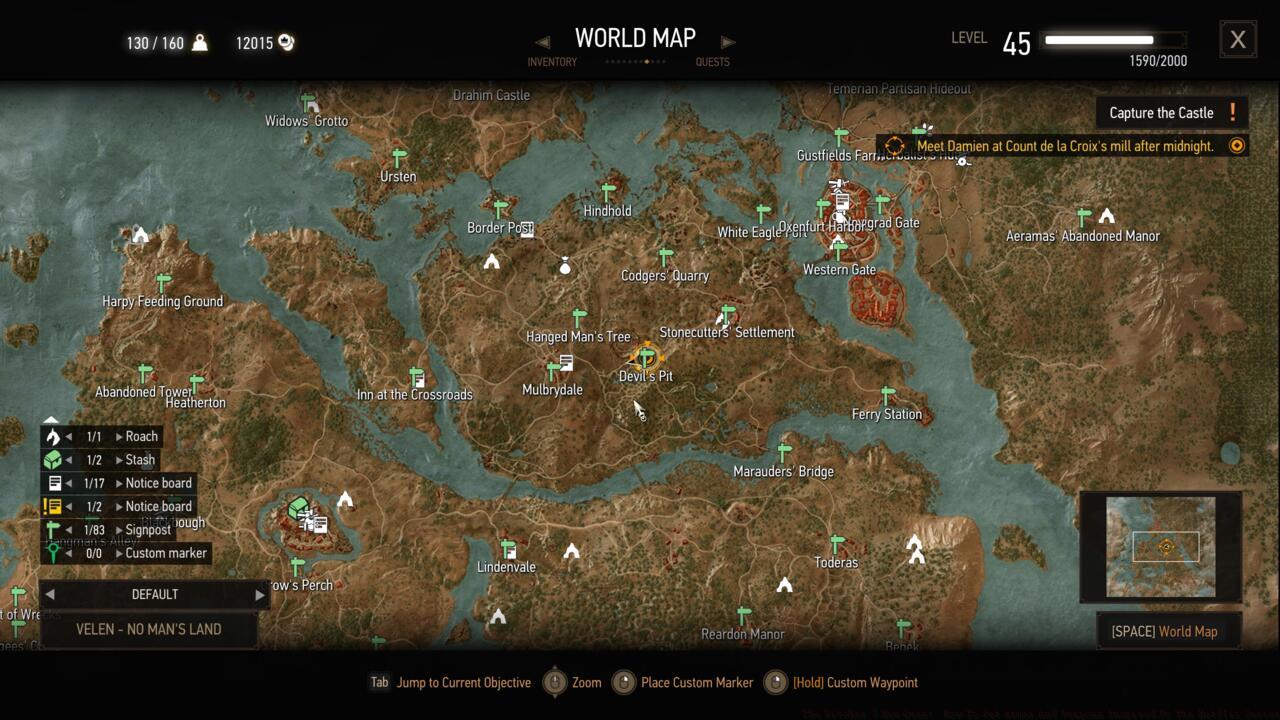Open the next legend page with DEFAULT right arrow

(x=258, y=594)
